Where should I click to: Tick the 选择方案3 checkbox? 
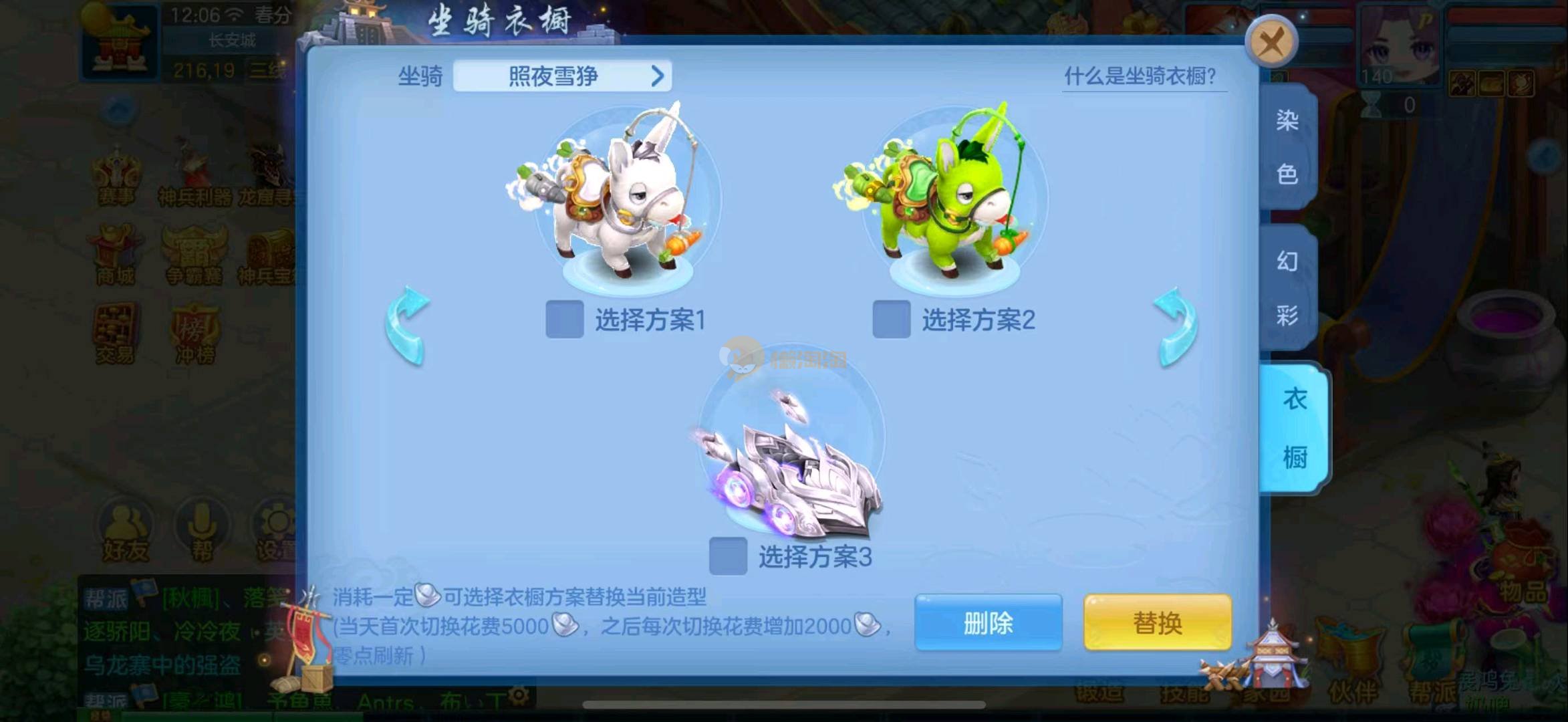pyautogui.click(x=728, y=556)
